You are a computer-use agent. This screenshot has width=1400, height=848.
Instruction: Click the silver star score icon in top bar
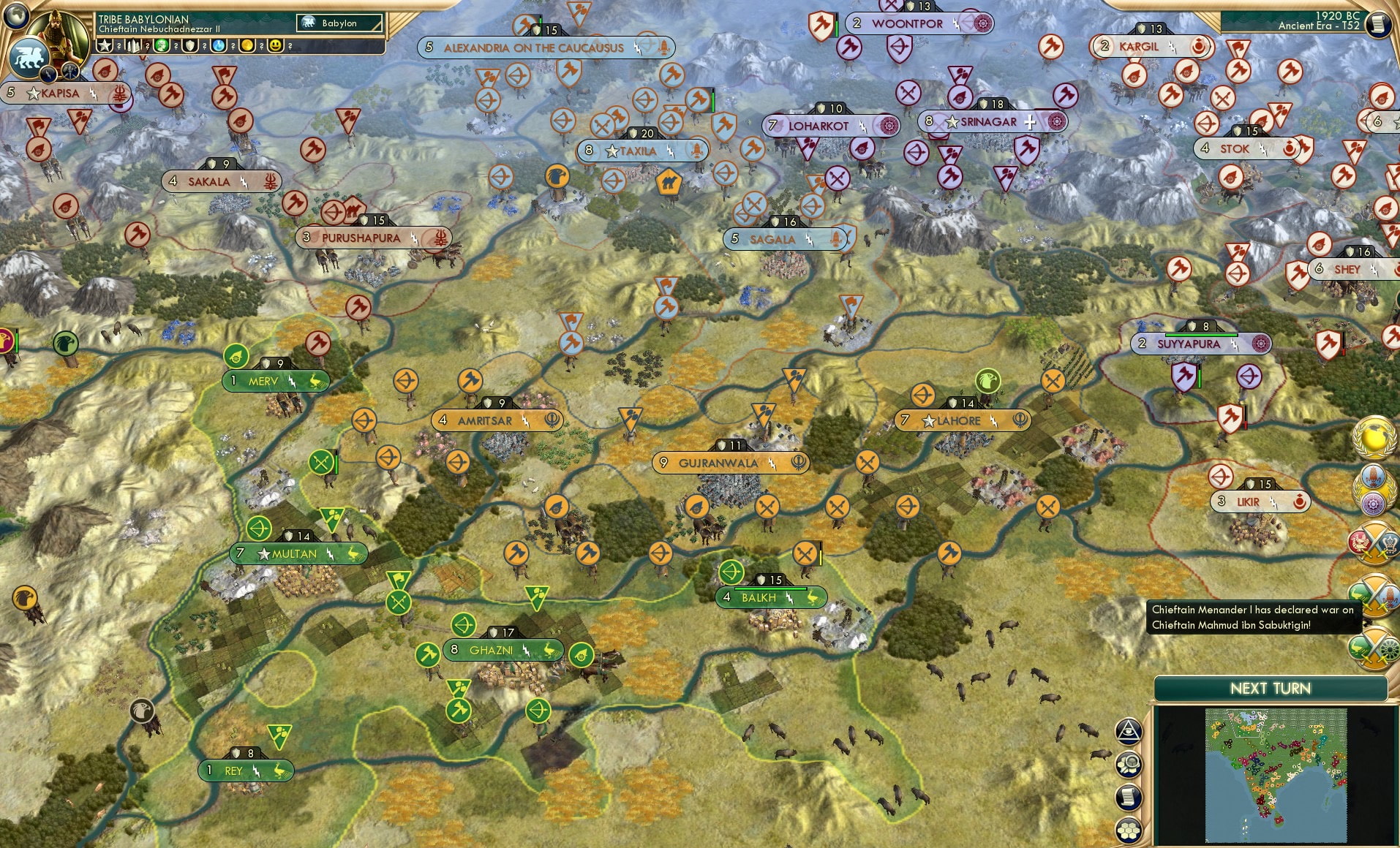pyautogui.click(x=105, y=46)
